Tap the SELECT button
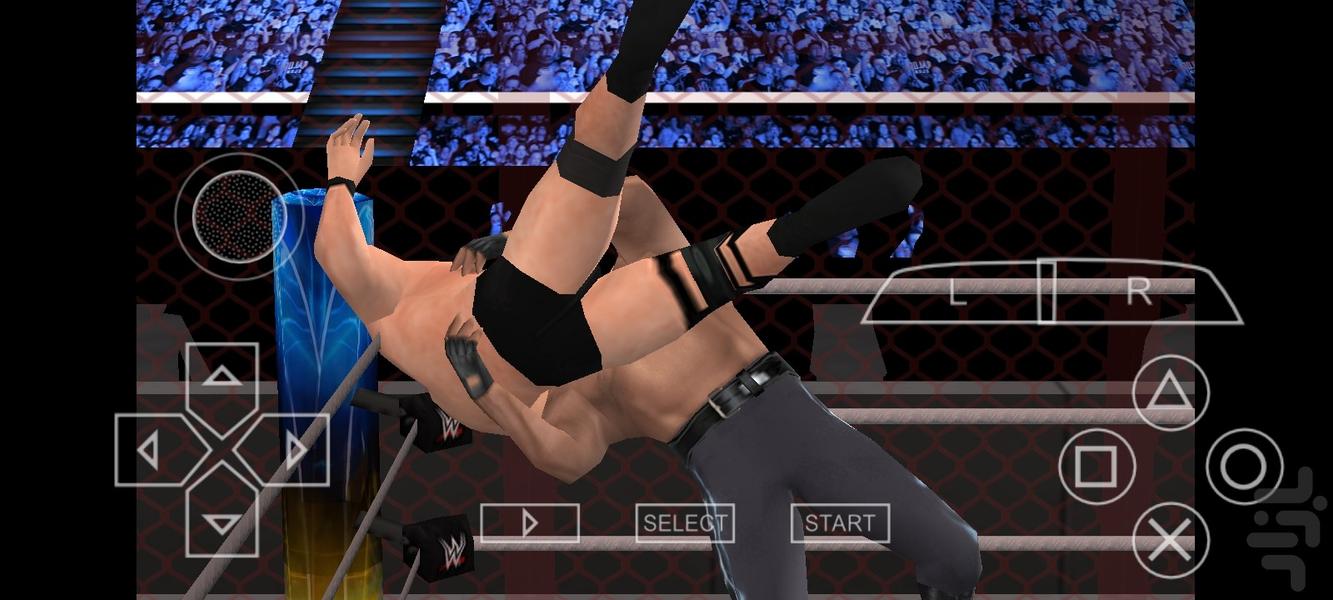 coord(685,523)
